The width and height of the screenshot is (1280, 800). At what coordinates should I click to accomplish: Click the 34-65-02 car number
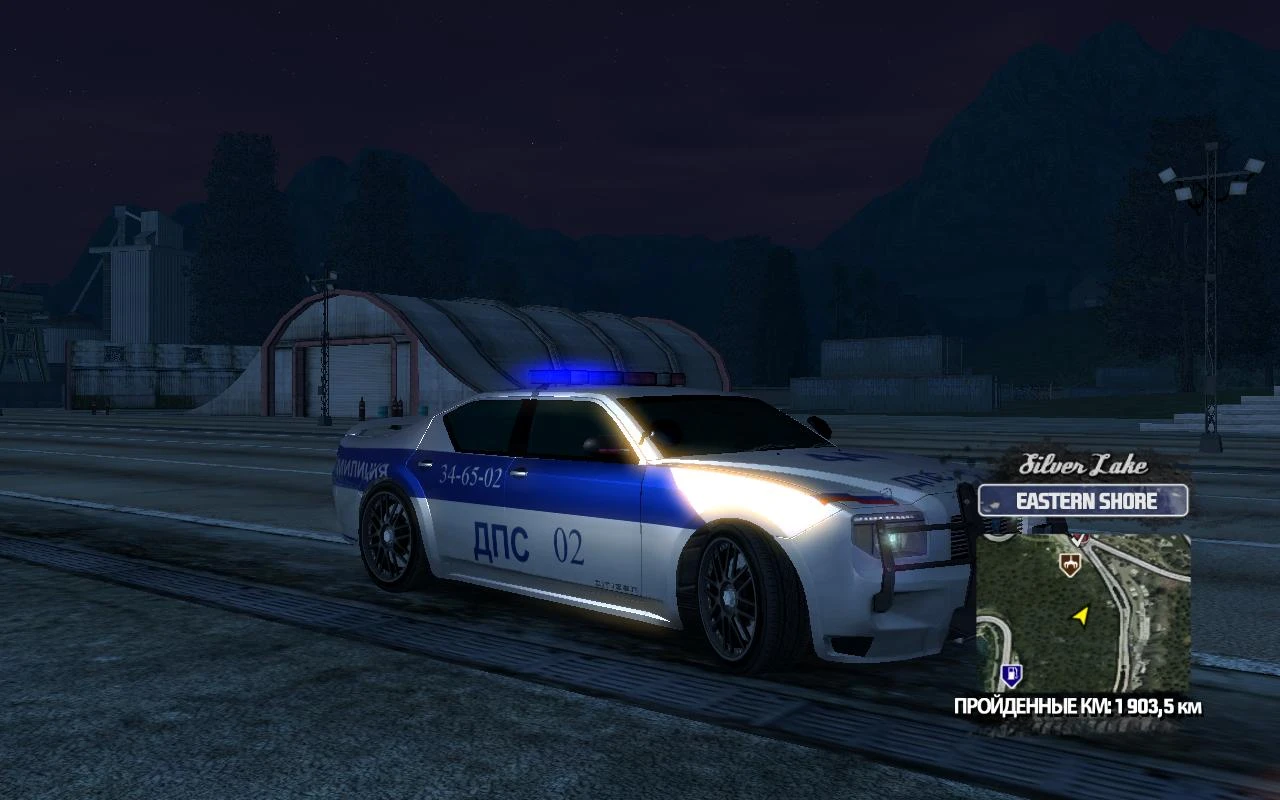(472, 476)
